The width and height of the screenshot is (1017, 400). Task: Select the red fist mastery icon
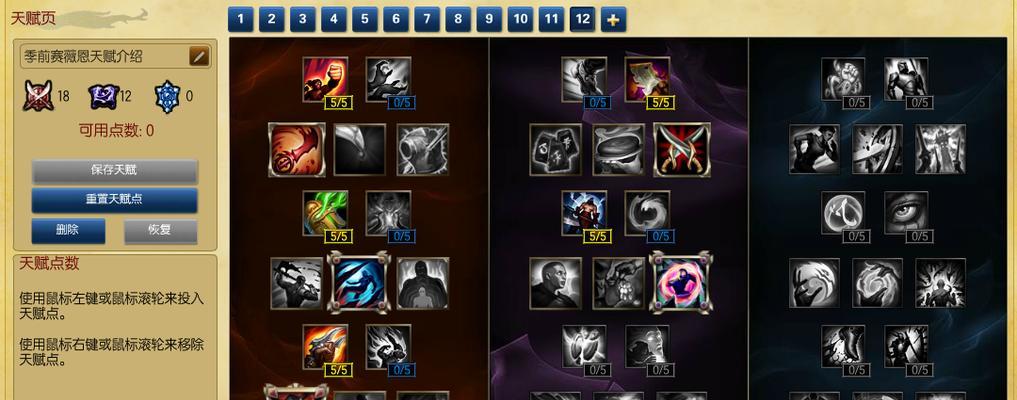[x=325, y=79]
